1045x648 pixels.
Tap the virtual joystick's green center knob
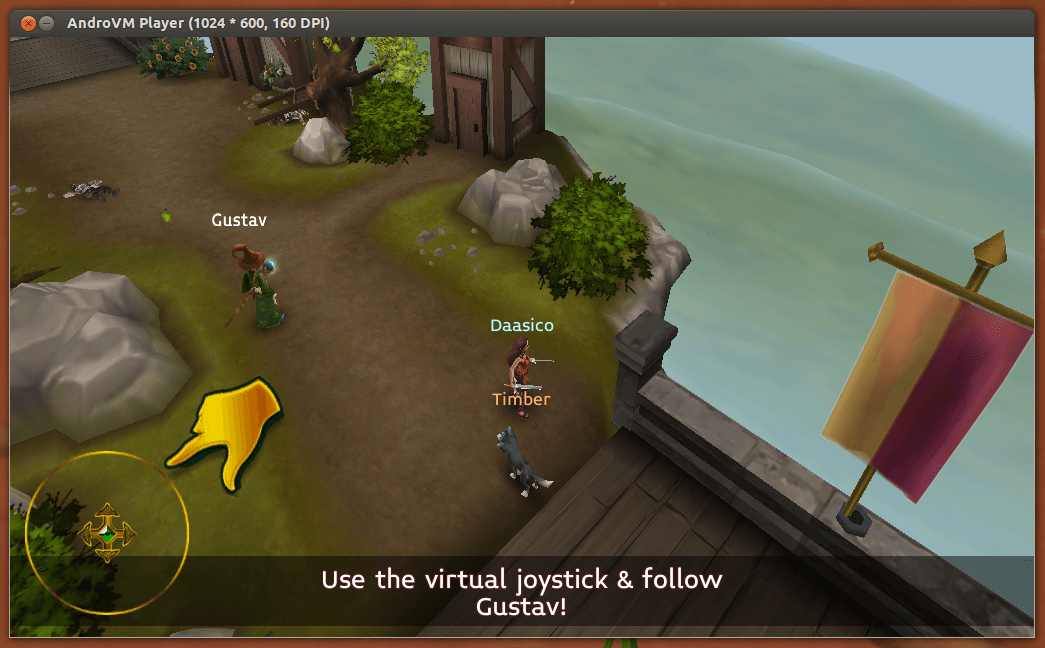click(107, 533)
